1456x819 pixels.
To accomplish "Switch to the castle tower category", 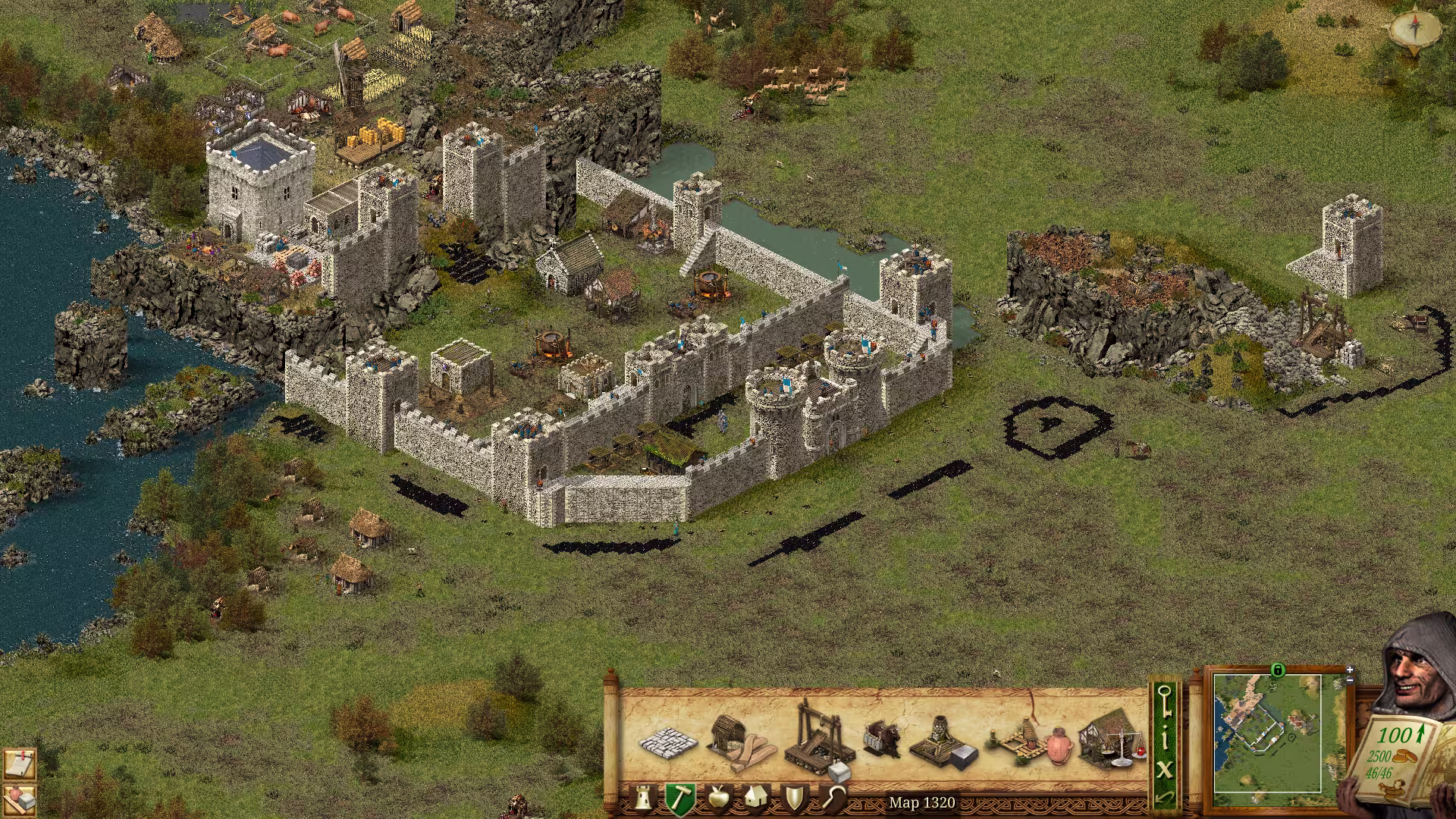I will pyautogui.click(x=642, y=799).
